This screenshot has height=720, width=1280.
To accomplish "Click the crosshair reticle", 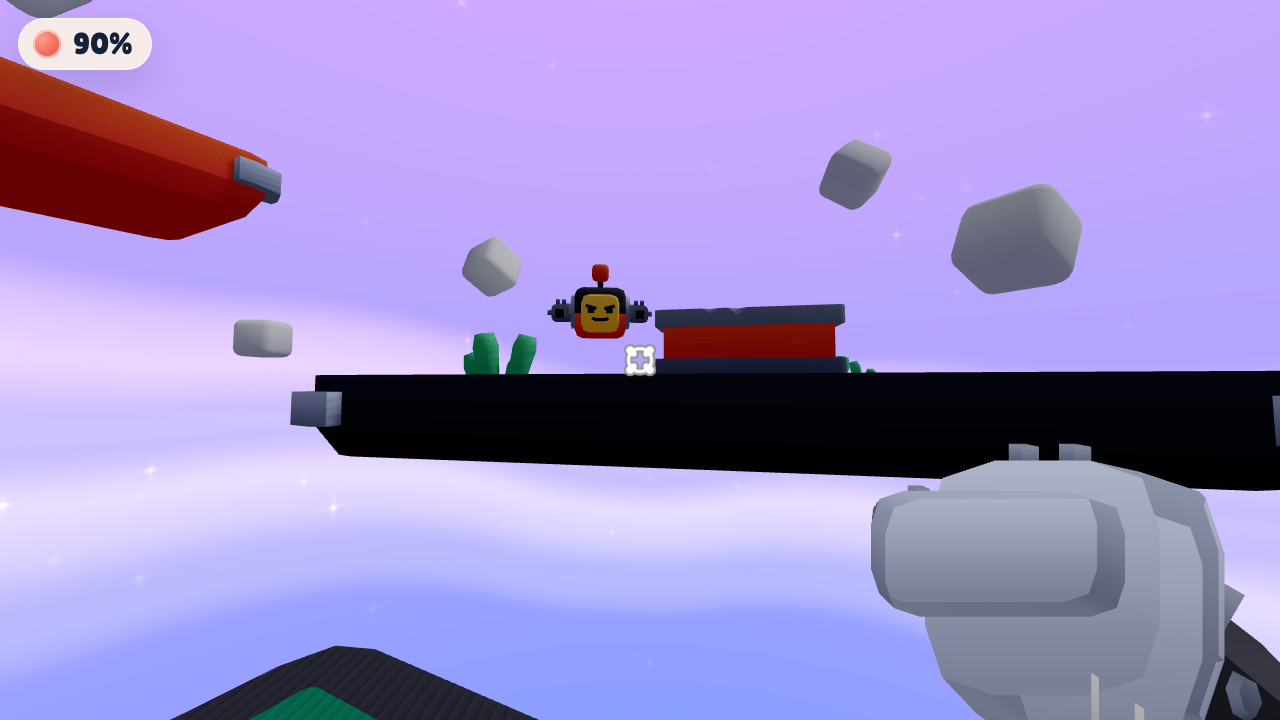I will click(638, 360).
